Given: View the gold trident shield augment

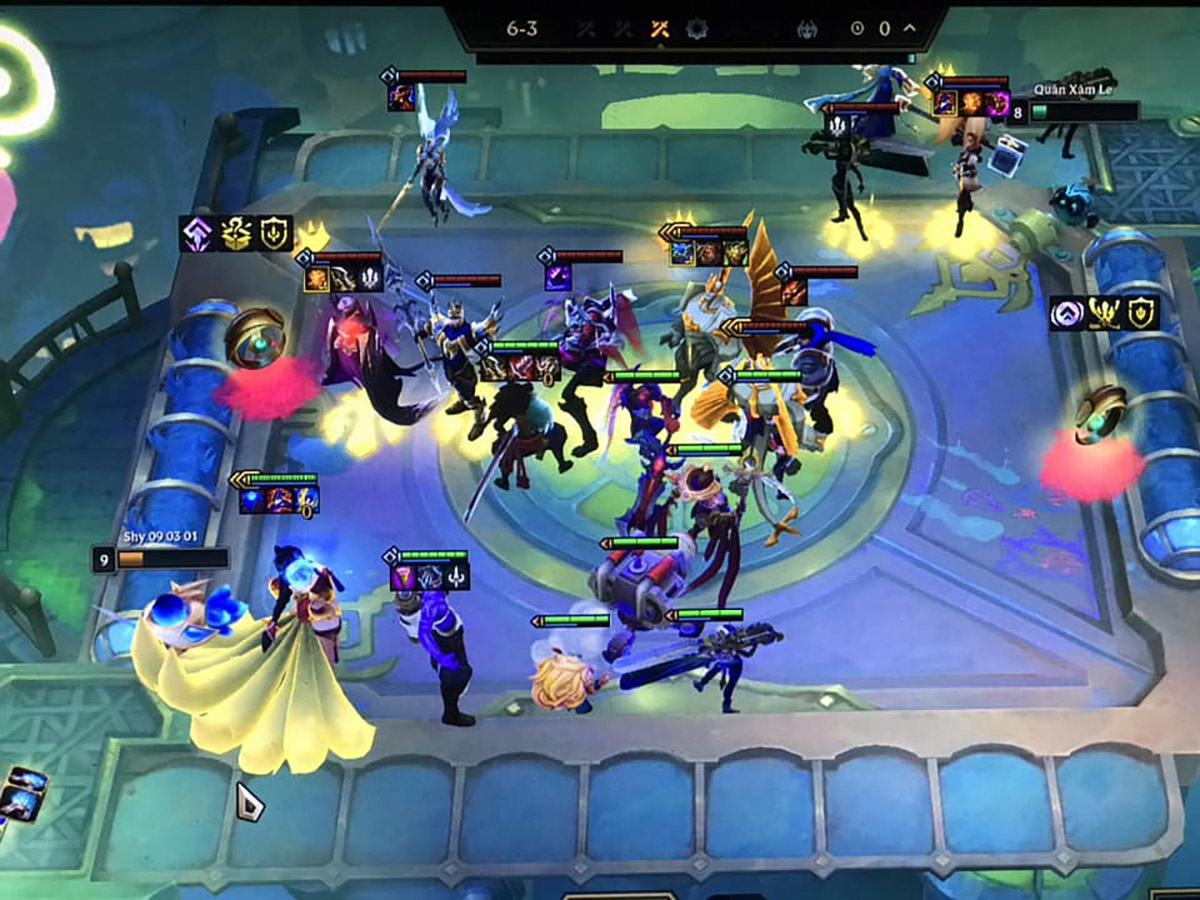Looking at the screenshot, I should click(273, 234).
